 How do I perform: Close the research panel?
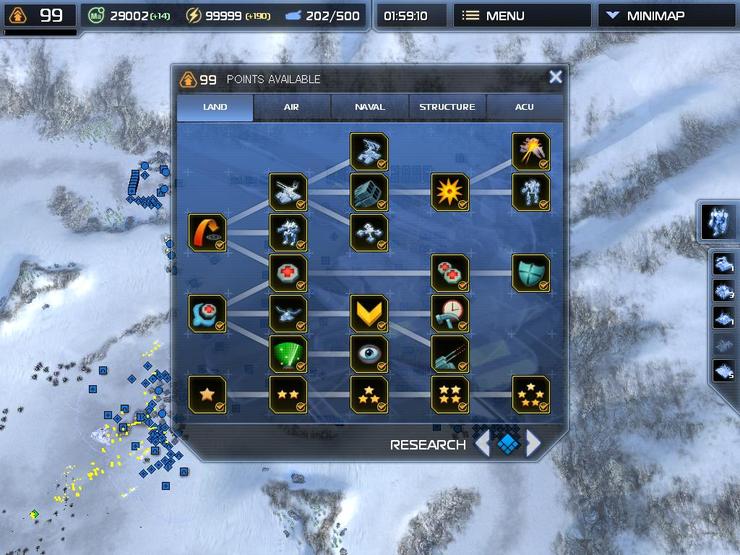point(556,77)
